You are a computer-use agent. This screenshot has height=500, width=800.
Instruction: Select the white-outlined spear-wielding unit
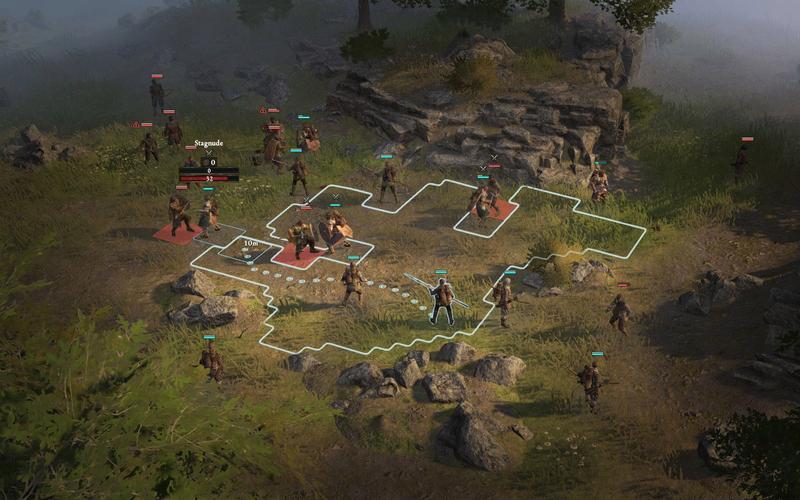pyautogui.click(x=440, y=299)
